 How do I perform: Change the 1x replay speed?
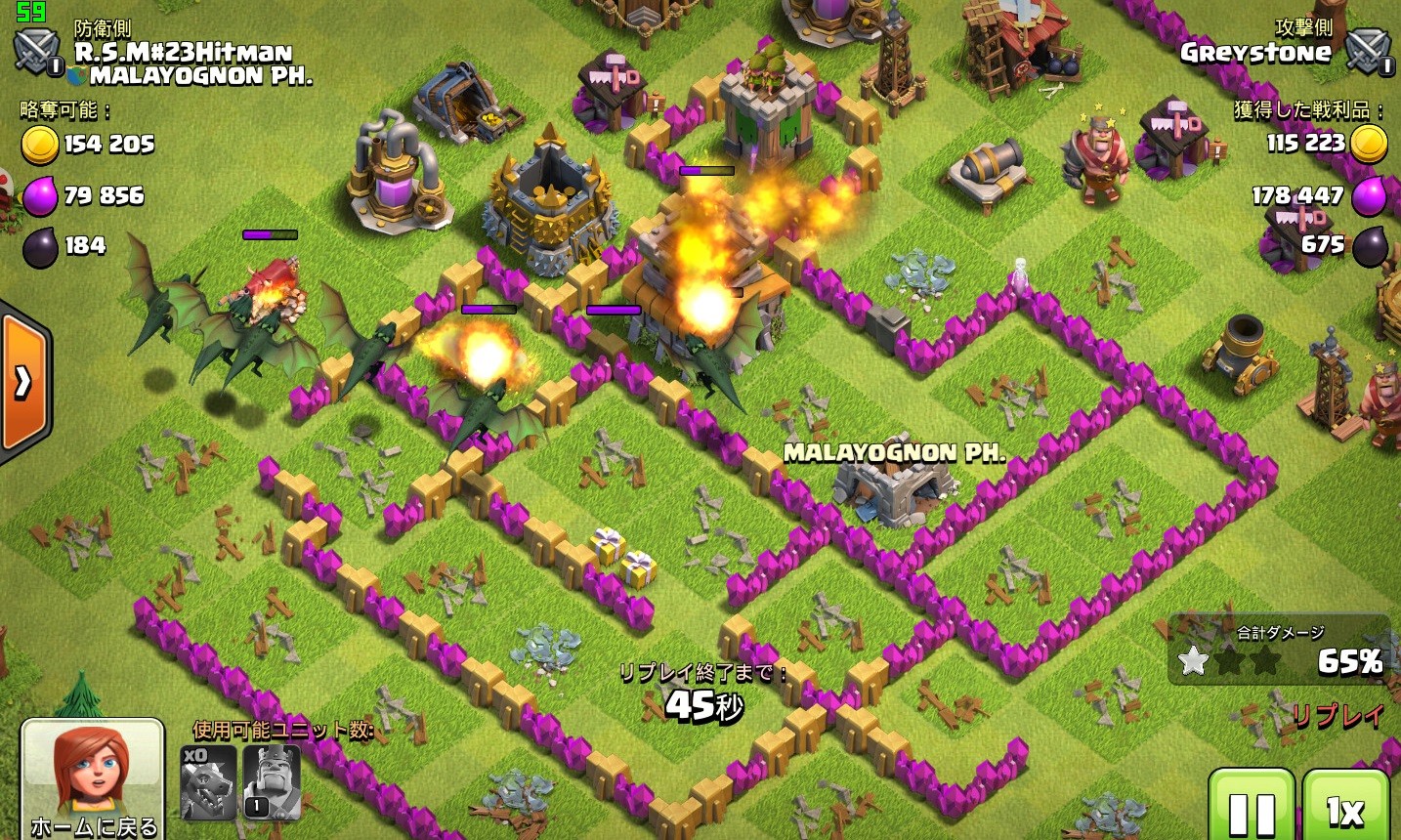coord(1345,807)
